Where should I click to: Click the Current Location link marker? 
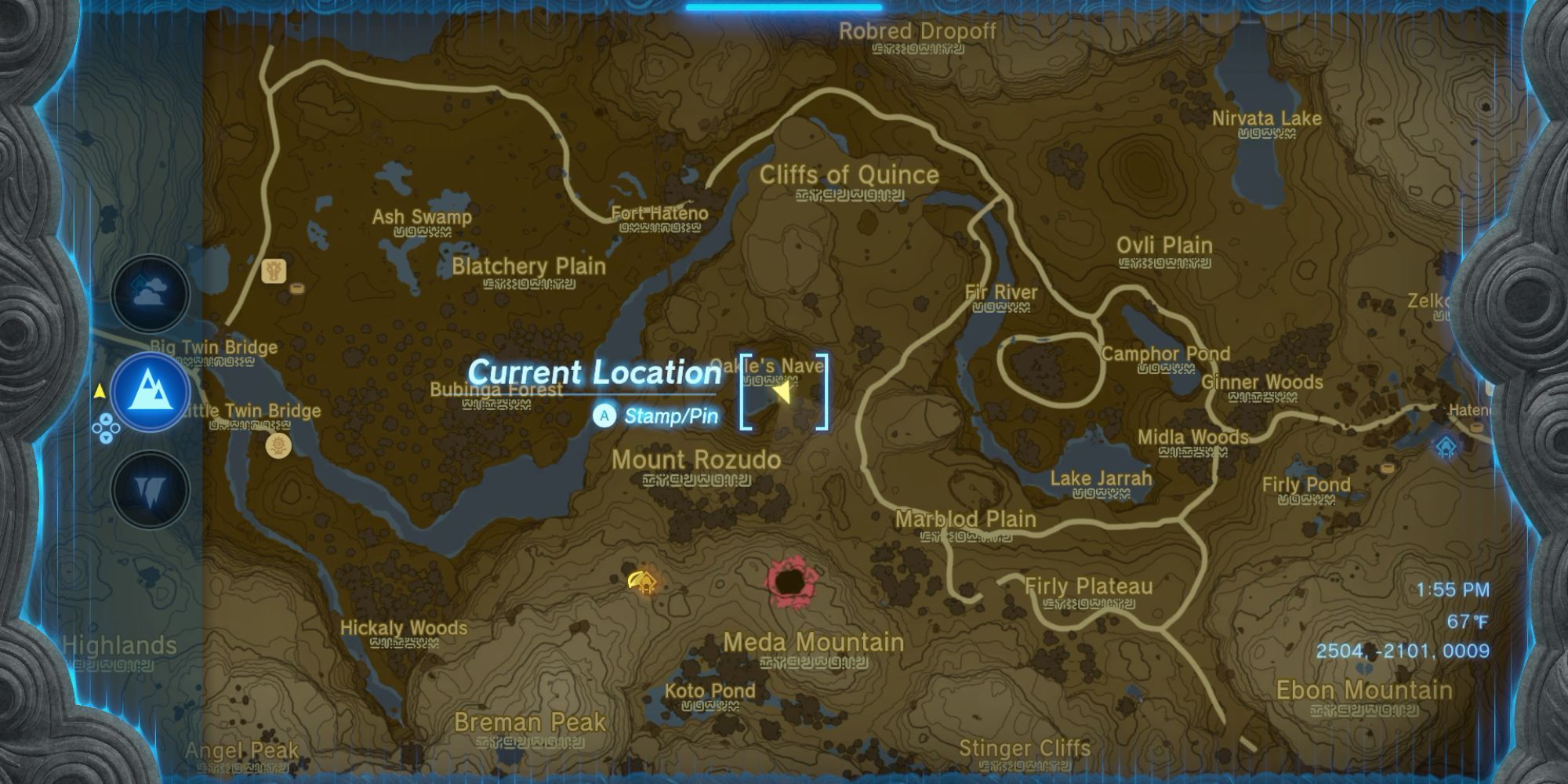click(593, 373)
